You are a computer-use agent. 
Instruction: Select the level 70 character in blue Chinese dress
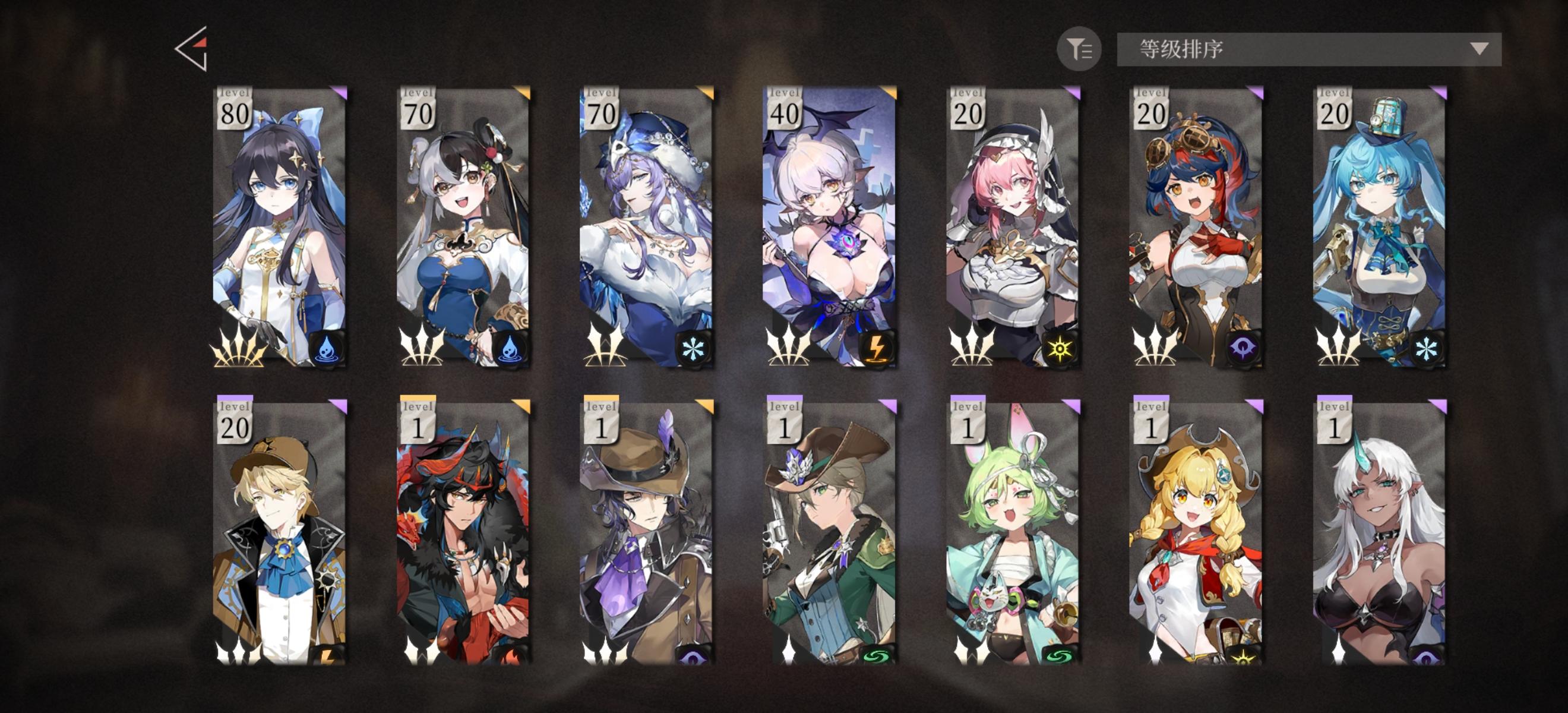(464, 231)
